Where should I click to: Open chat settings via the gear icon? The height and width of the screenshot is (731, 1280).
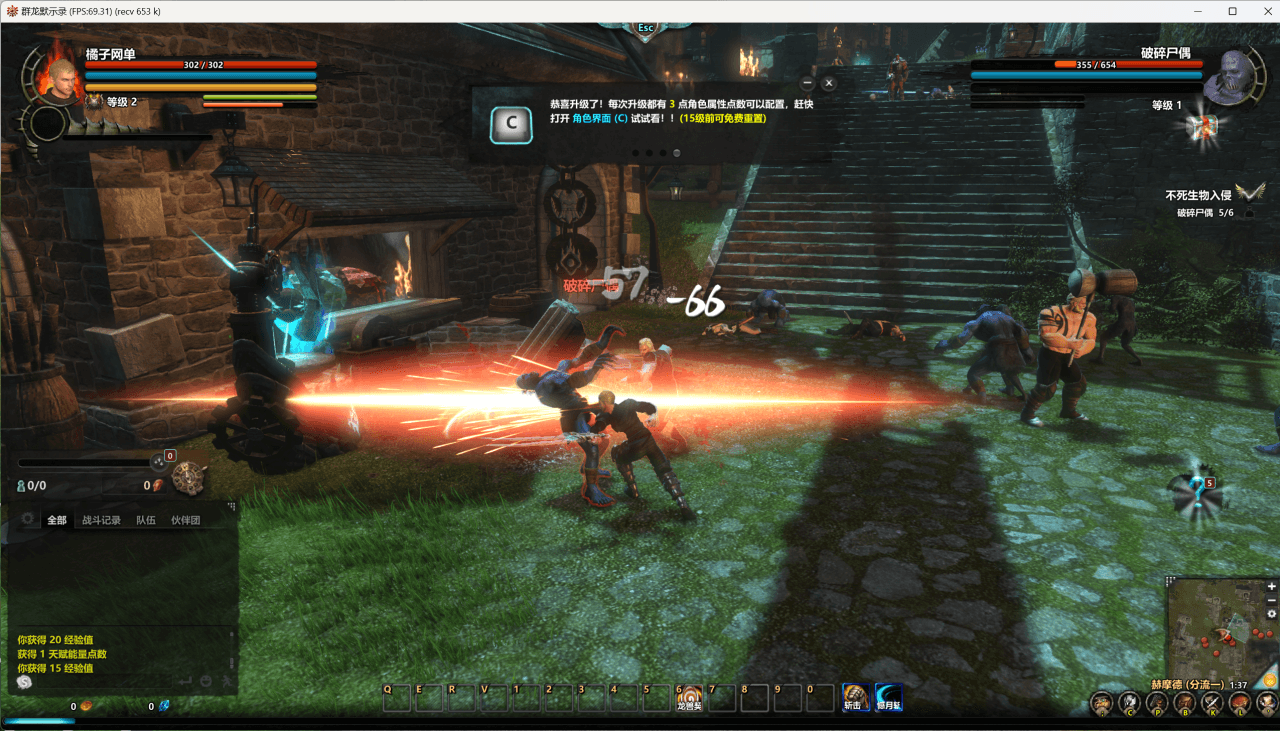pyautogui.click(x=27, y=519)
